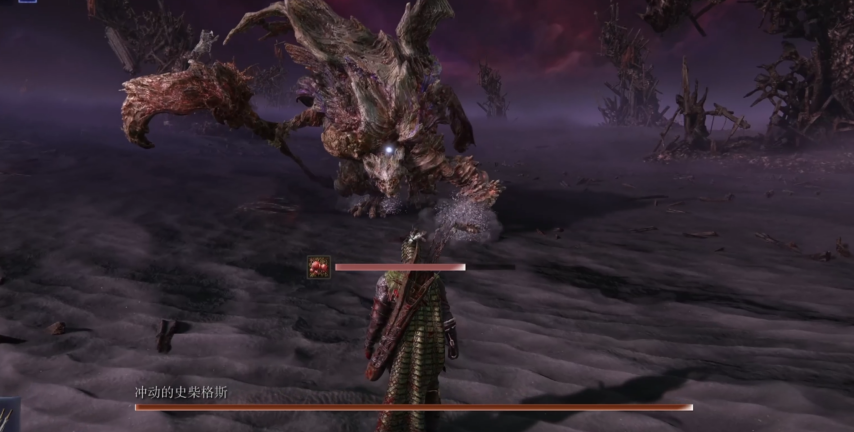Viewport: 854px width, 432px height.
Task: Click the red berries status icon
Action: click(x=319, y=267)
